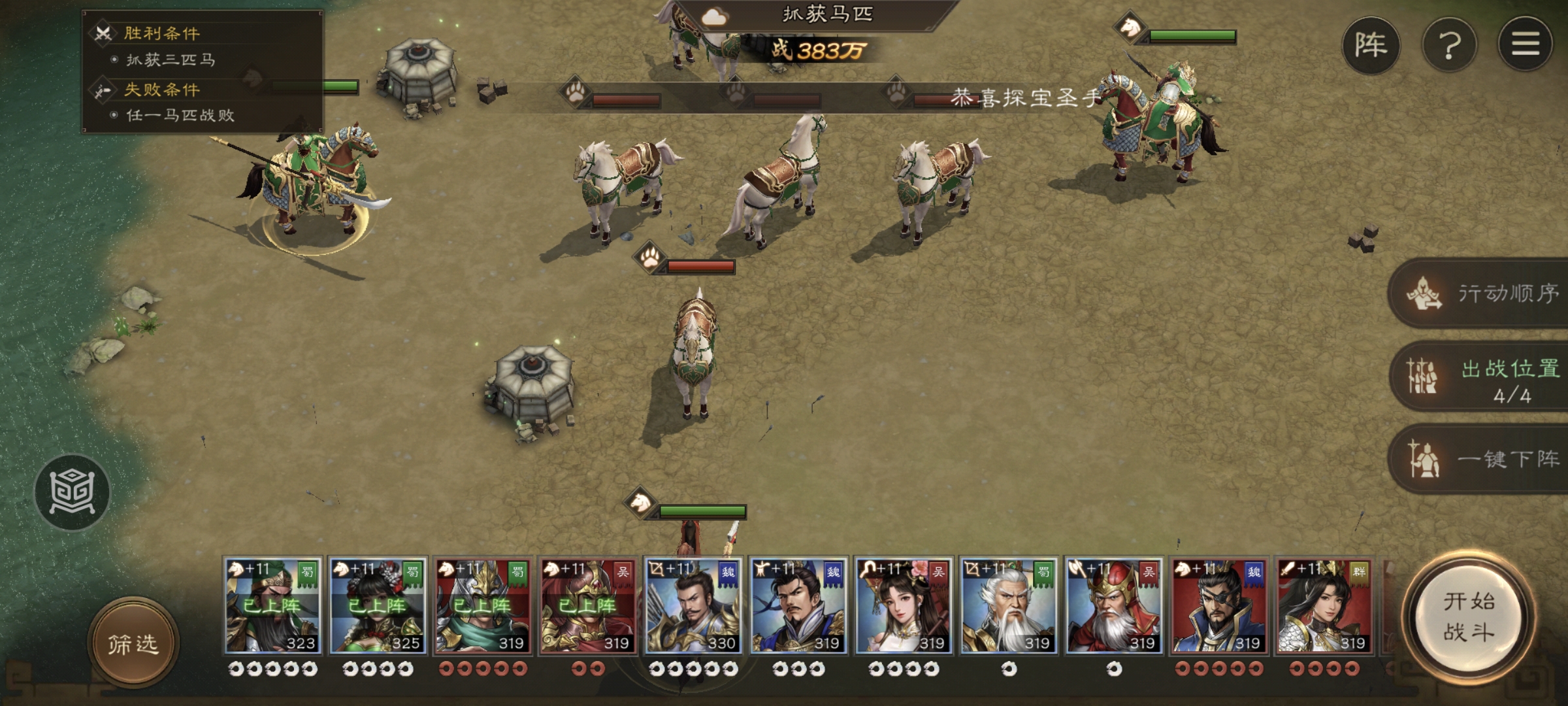Select the golden-helmet masked Shu hero card
The image size is (1568, 706).
click(483, 606)
